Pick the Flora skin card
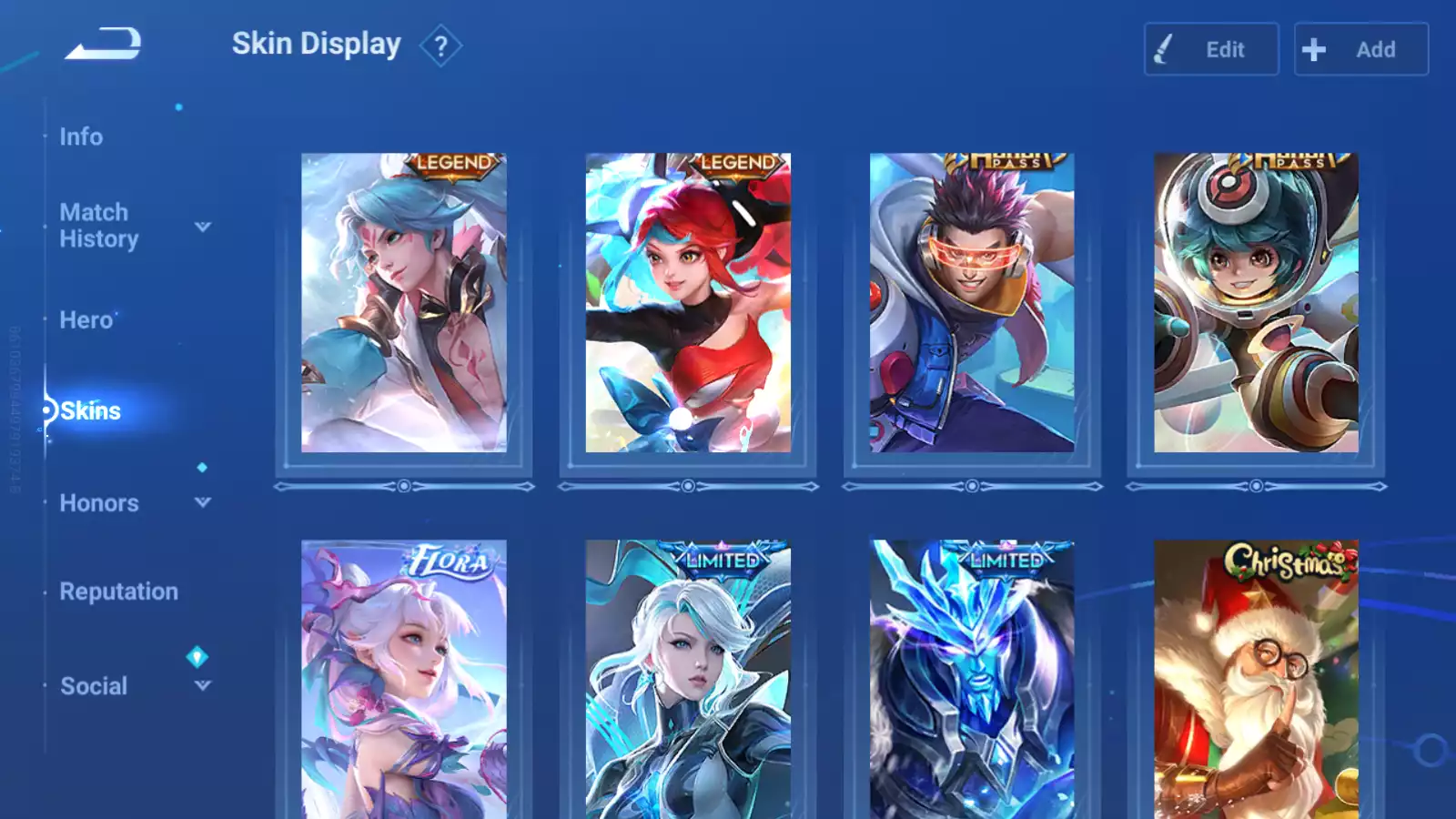1456x819 pixels. 404,679
